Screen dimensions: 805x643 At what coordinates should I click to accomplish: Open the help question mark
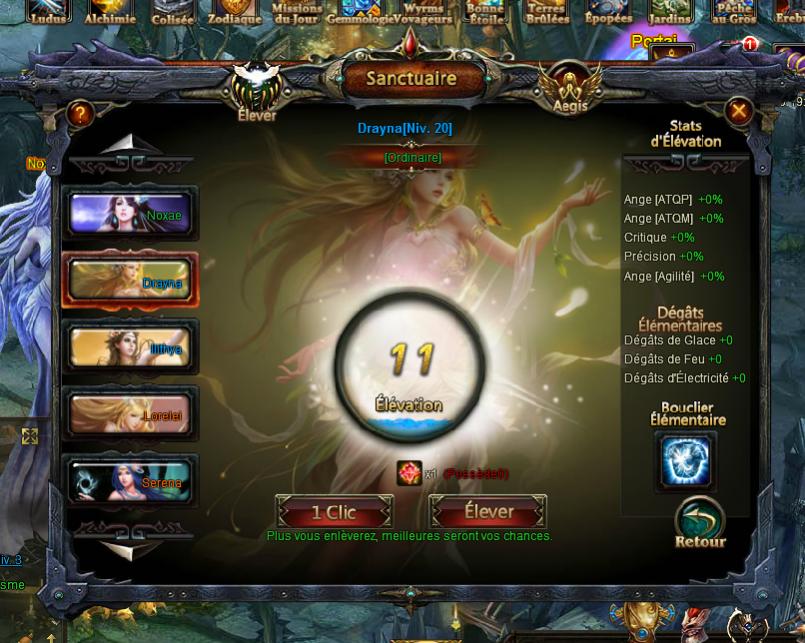(80, 114)
